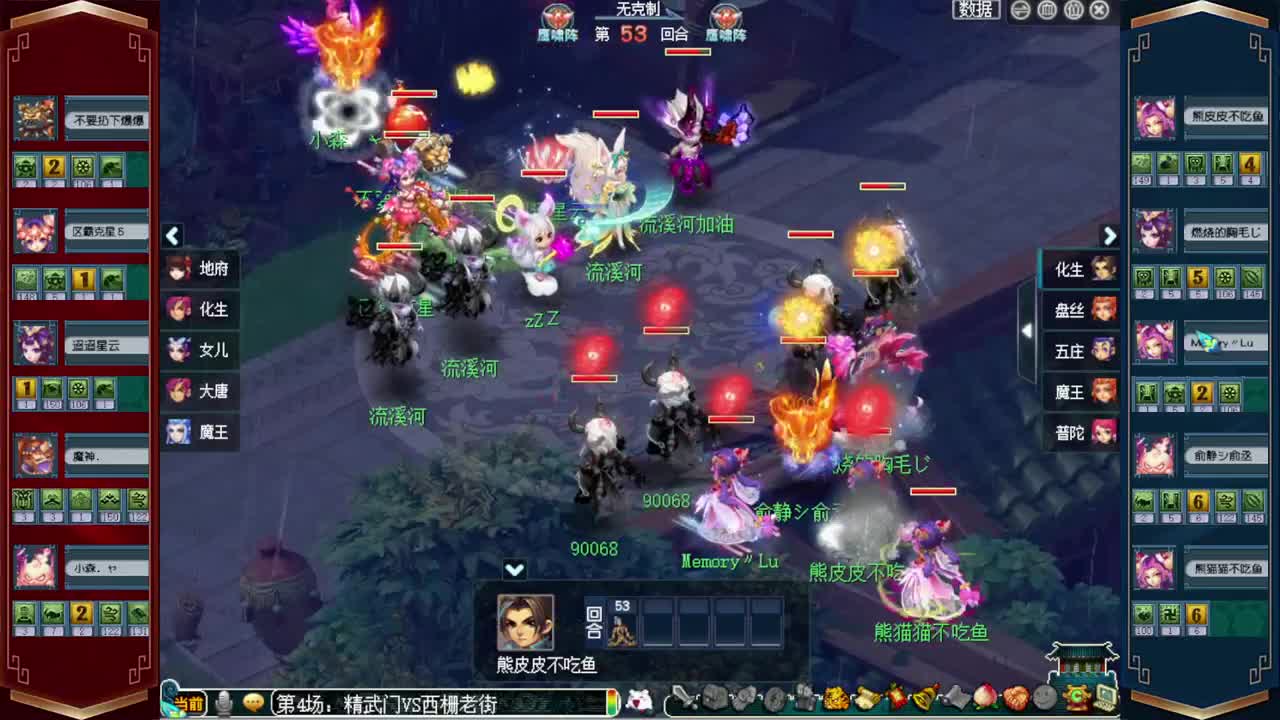
Task: Toggle the left 鹰啸阵 formation emblem
Action: [x=557, y=17]
